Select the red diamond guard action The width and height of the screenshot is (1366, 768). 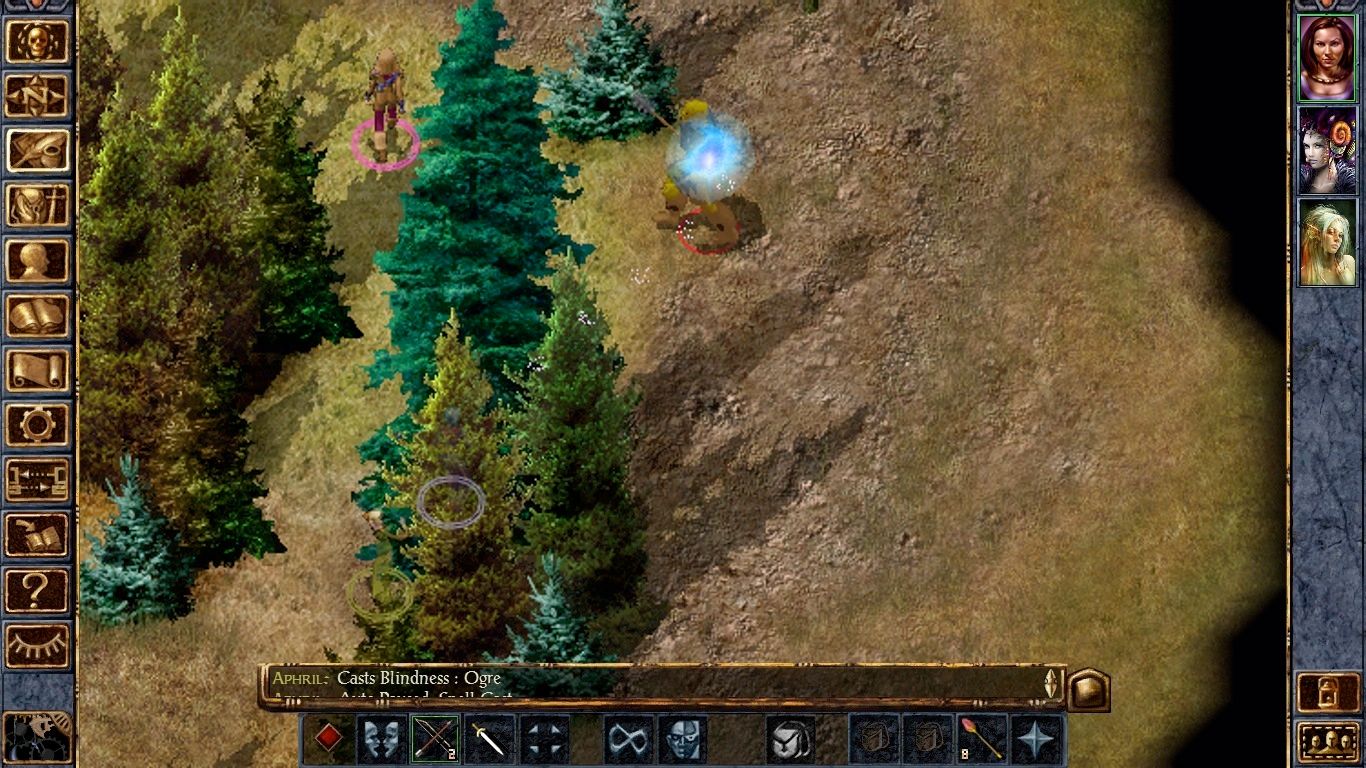click(x=330, y=740)
